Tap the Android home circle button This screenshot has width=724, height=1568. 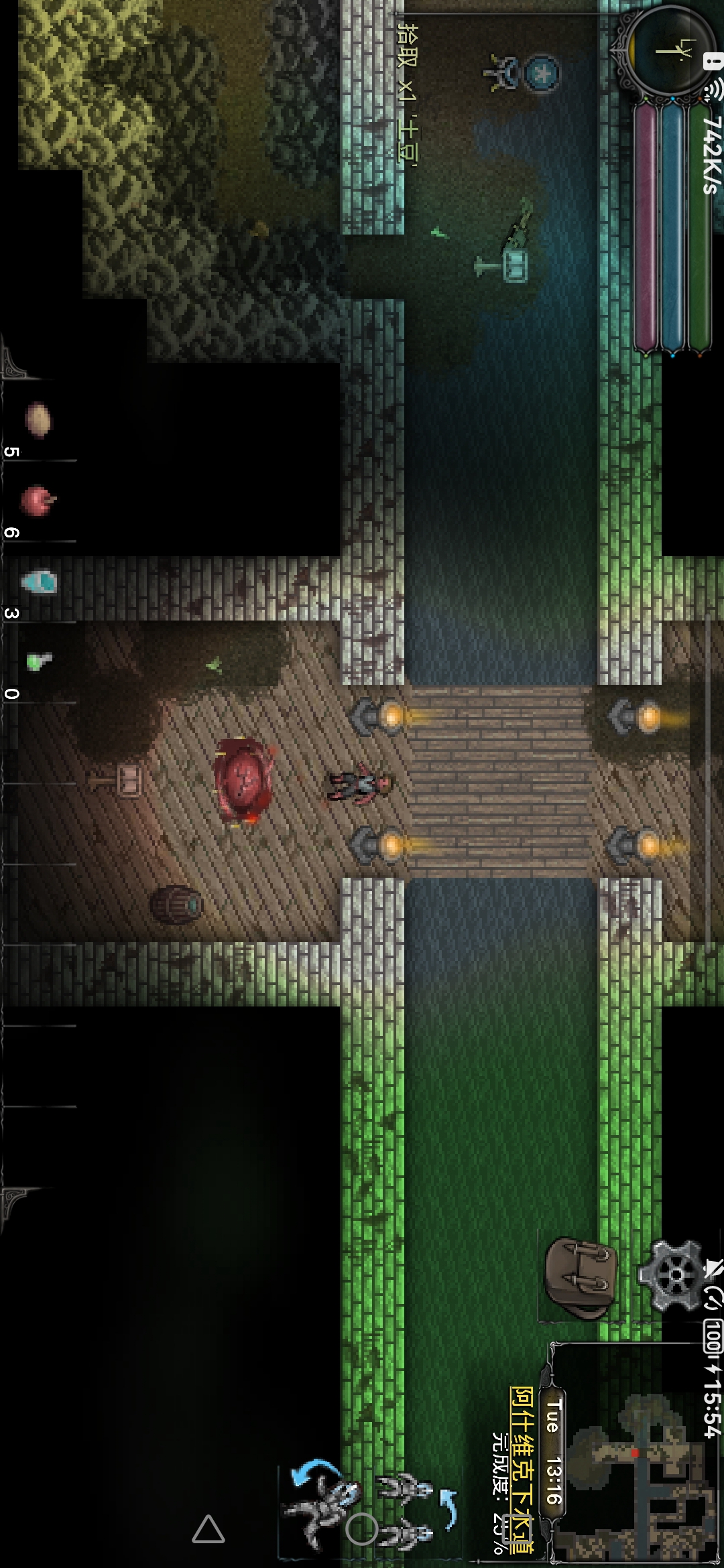[x=361, y=1529]
